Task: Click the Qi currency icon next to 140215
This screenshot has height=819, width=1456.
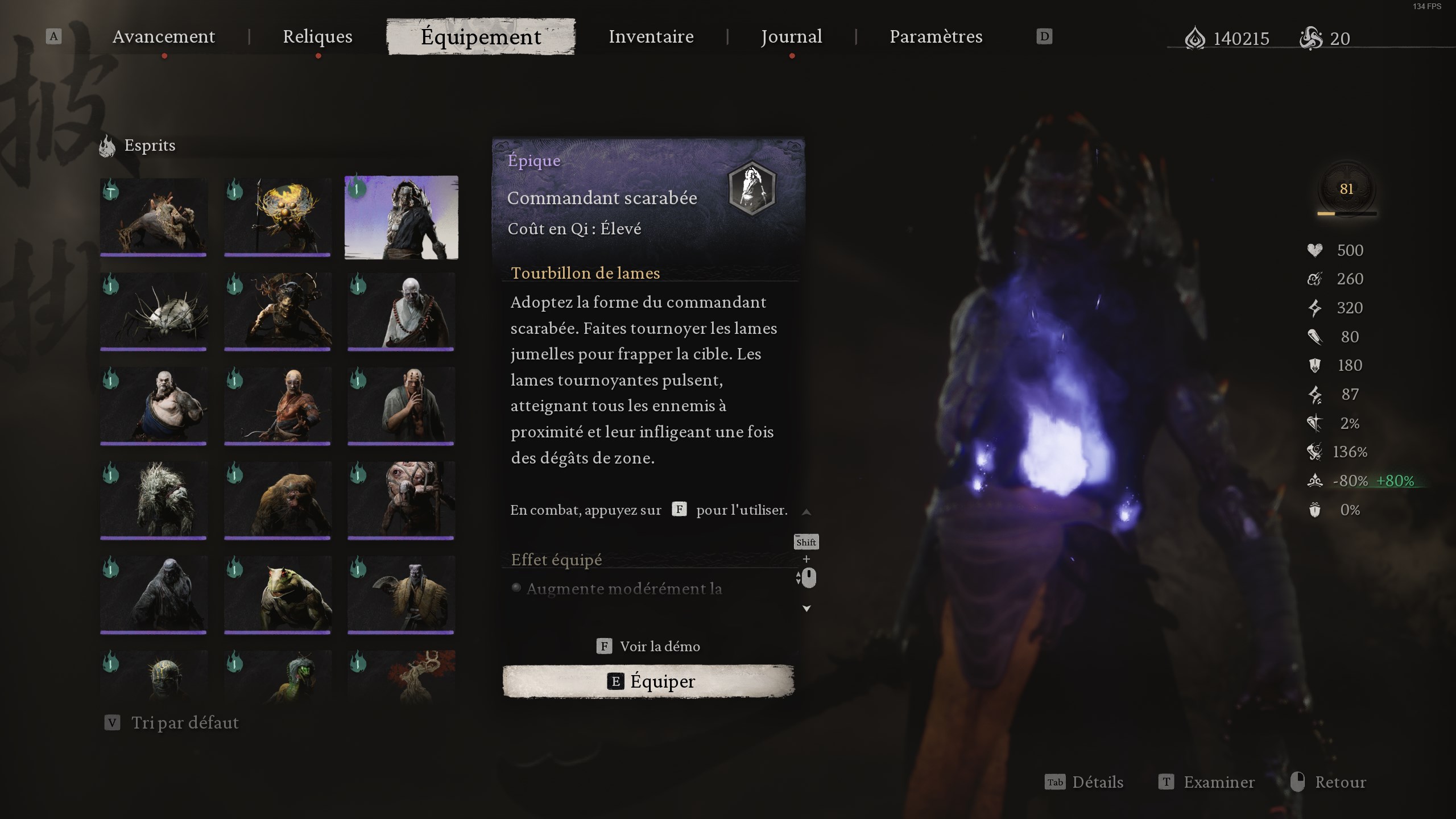Action: 1197,38
